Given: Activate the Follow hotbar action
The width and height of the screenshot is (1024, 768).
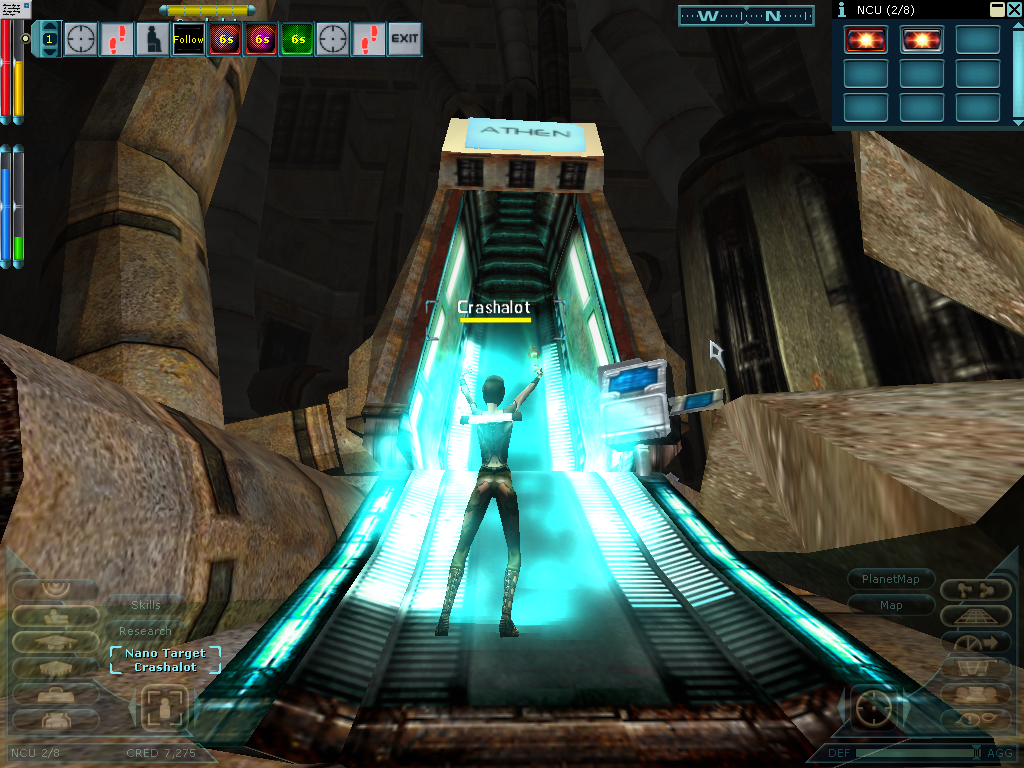Looking at the screenshot, I should pos(188,40).
